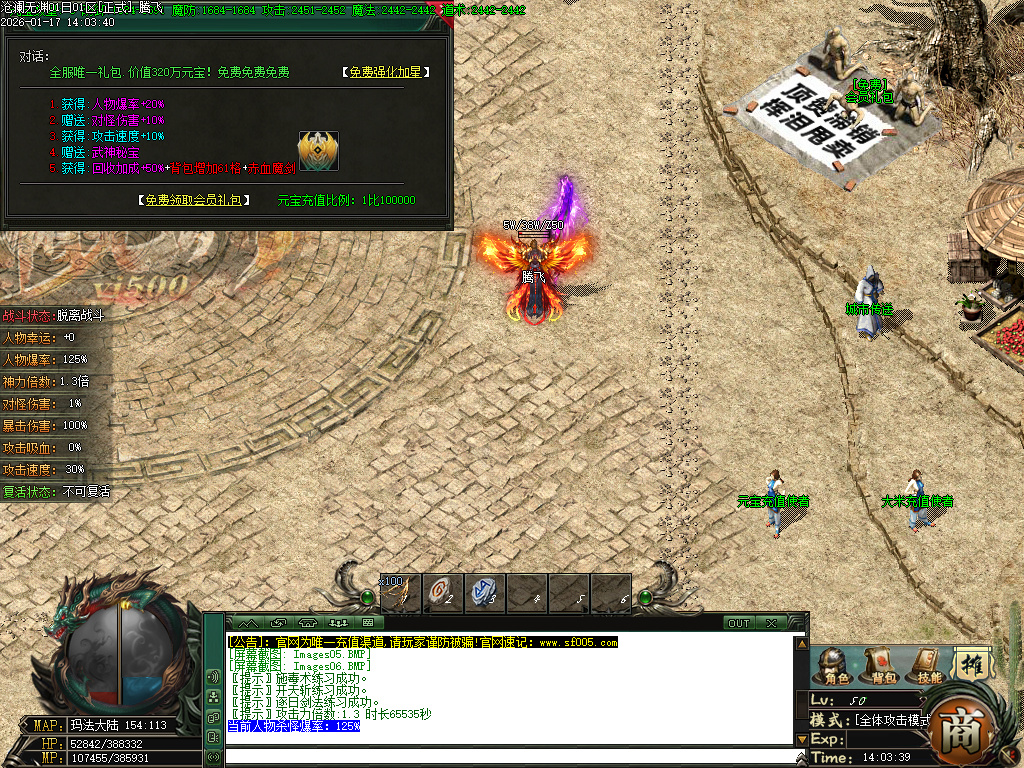Focus the chat text input field
The width and height of the screenshot is (1024, 768).
510,756
